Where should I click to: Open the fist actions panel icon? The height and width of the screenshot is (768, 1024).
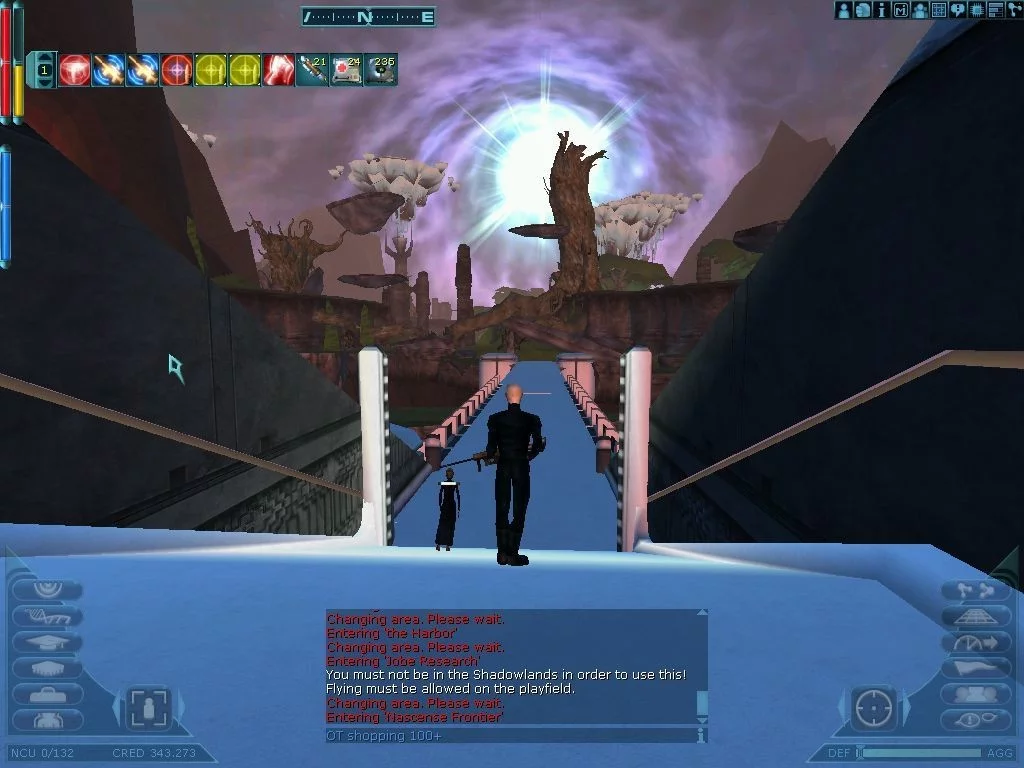tap(862, 10)
